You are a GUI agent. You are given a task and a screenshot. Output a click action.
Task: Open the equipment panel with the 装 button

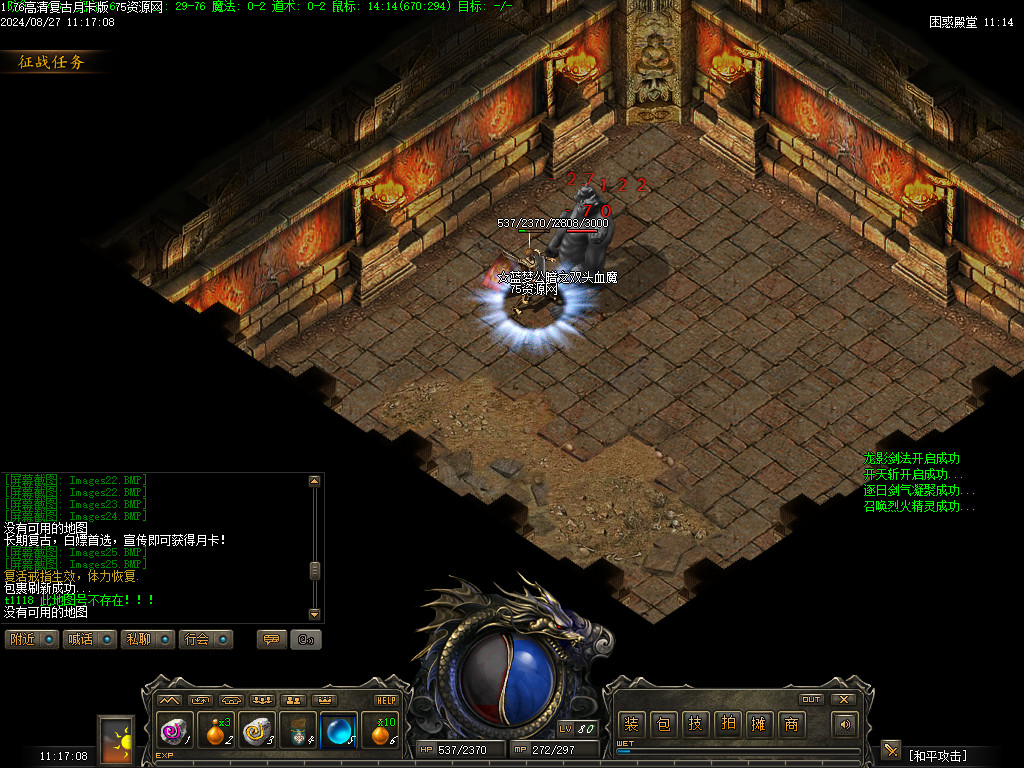(631, 725)
